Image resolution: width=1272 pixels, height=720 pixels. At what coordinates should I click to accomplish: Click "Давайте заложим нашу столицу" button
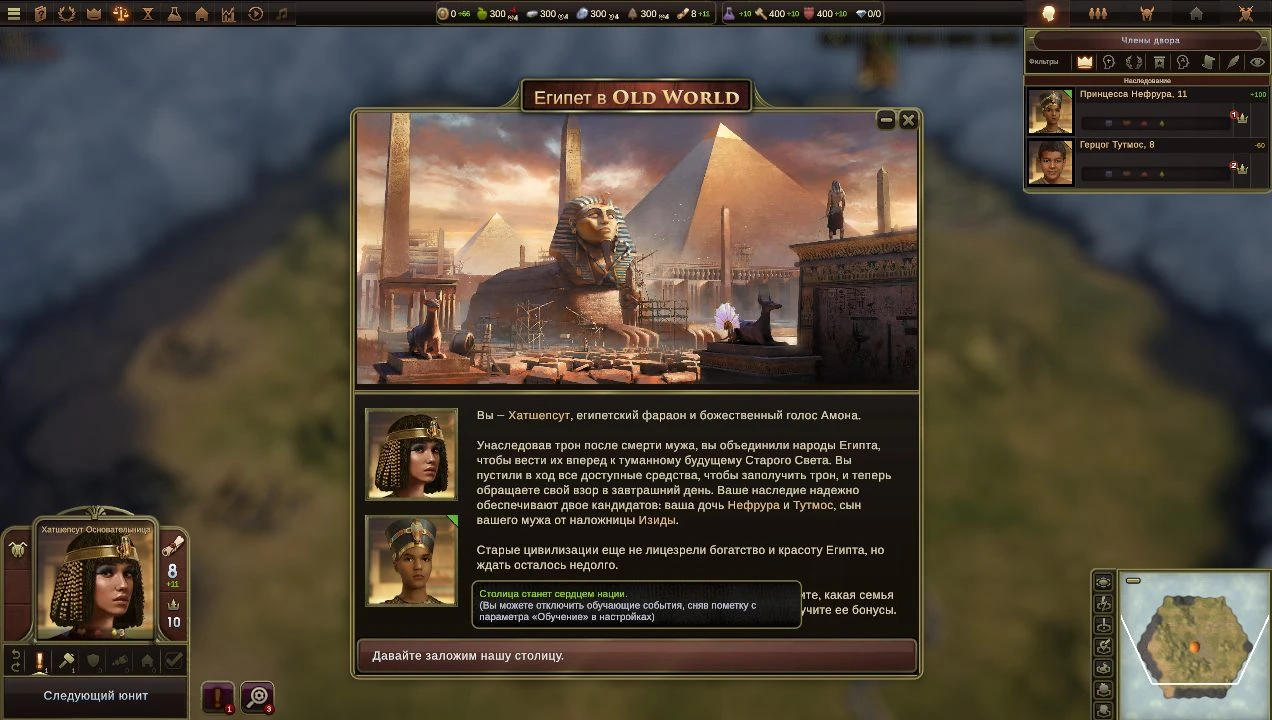[x=636, y=656]
